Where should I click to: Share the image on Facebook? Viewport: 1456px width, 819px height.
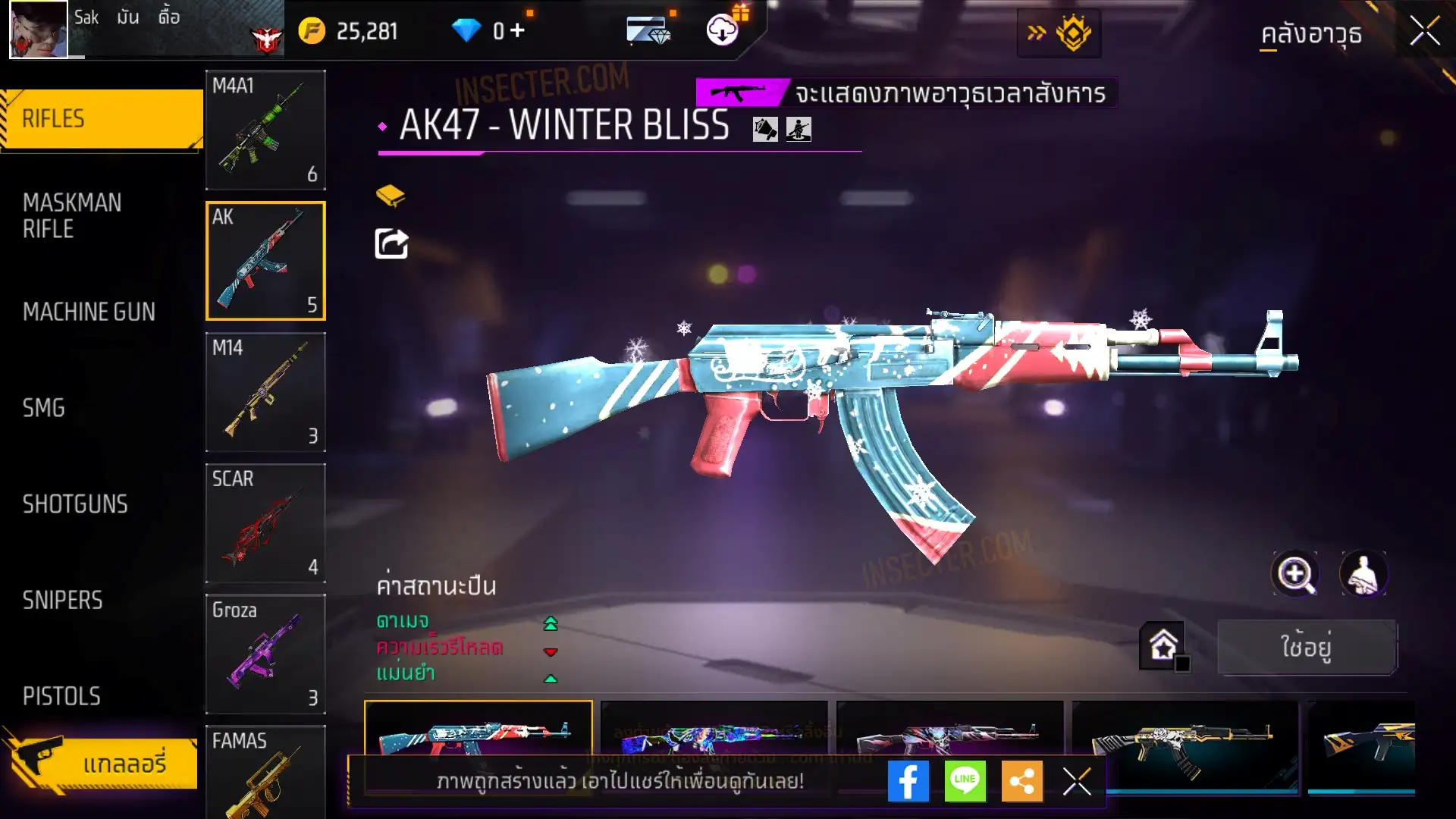tap(908, 781)
